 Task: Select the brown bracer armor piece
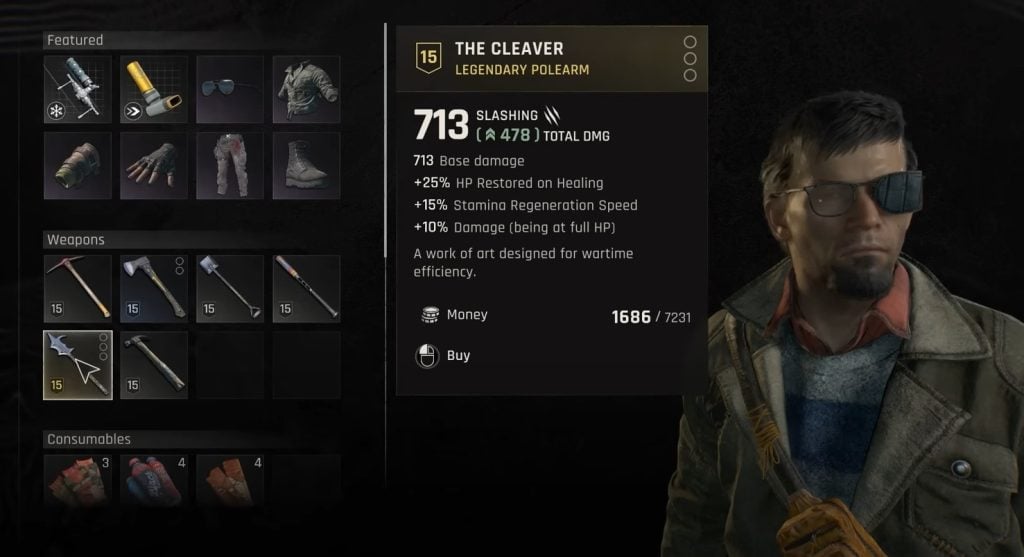click(77, 165)
